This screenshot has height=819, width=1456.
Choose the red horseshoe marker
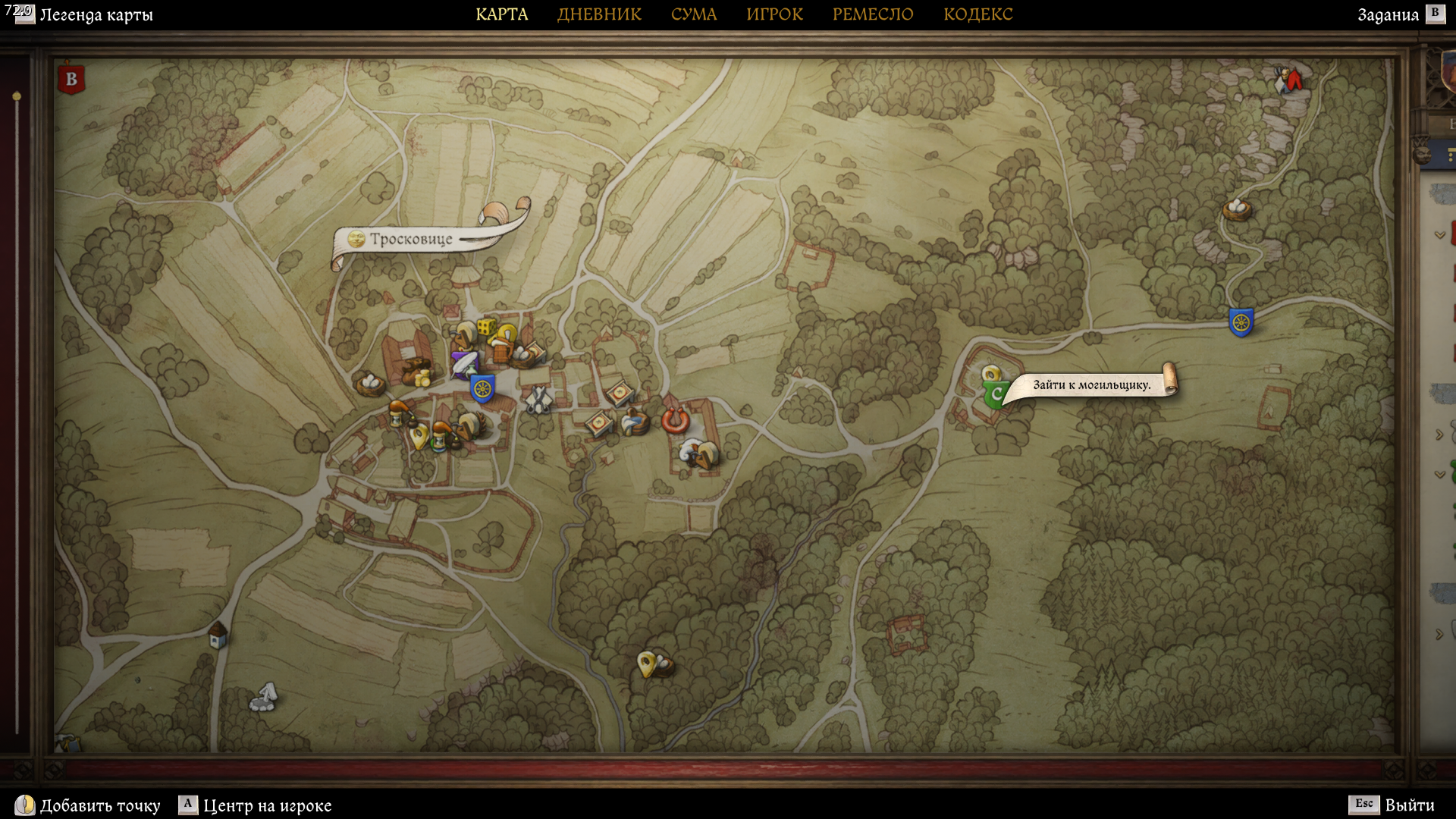(674, 419)
